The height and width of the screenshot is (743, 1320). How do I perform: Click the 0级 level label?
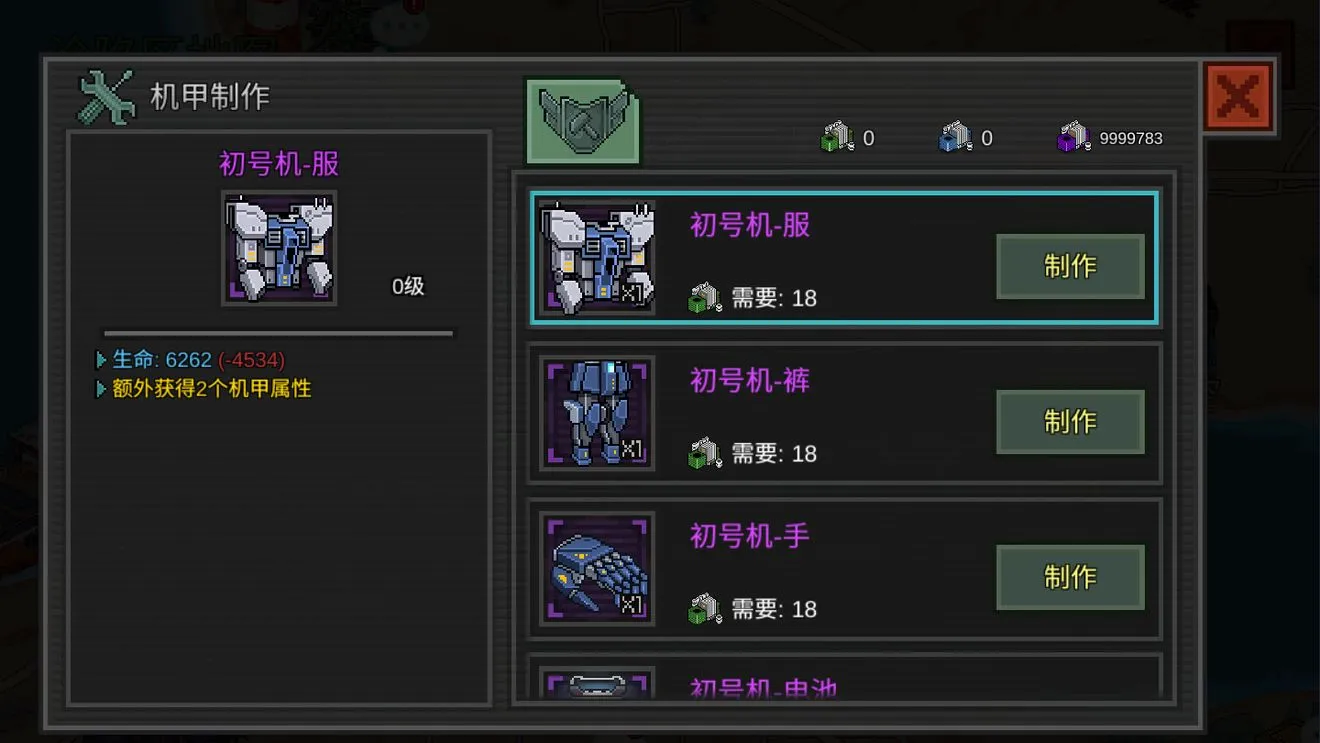point(409,284)
